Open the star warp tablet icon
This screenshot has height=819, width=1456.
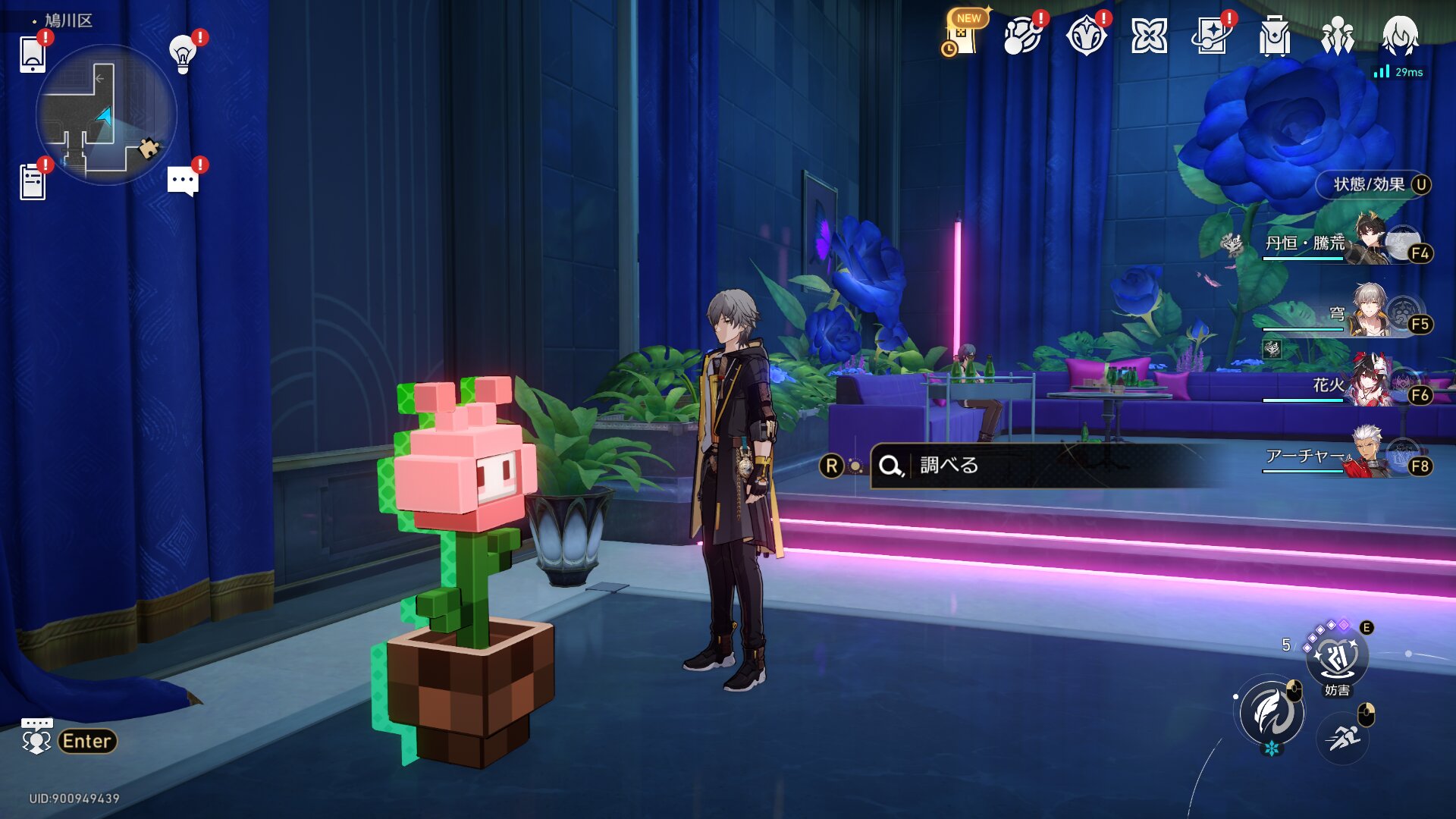pyautogui.click(x=1212, y=36)
